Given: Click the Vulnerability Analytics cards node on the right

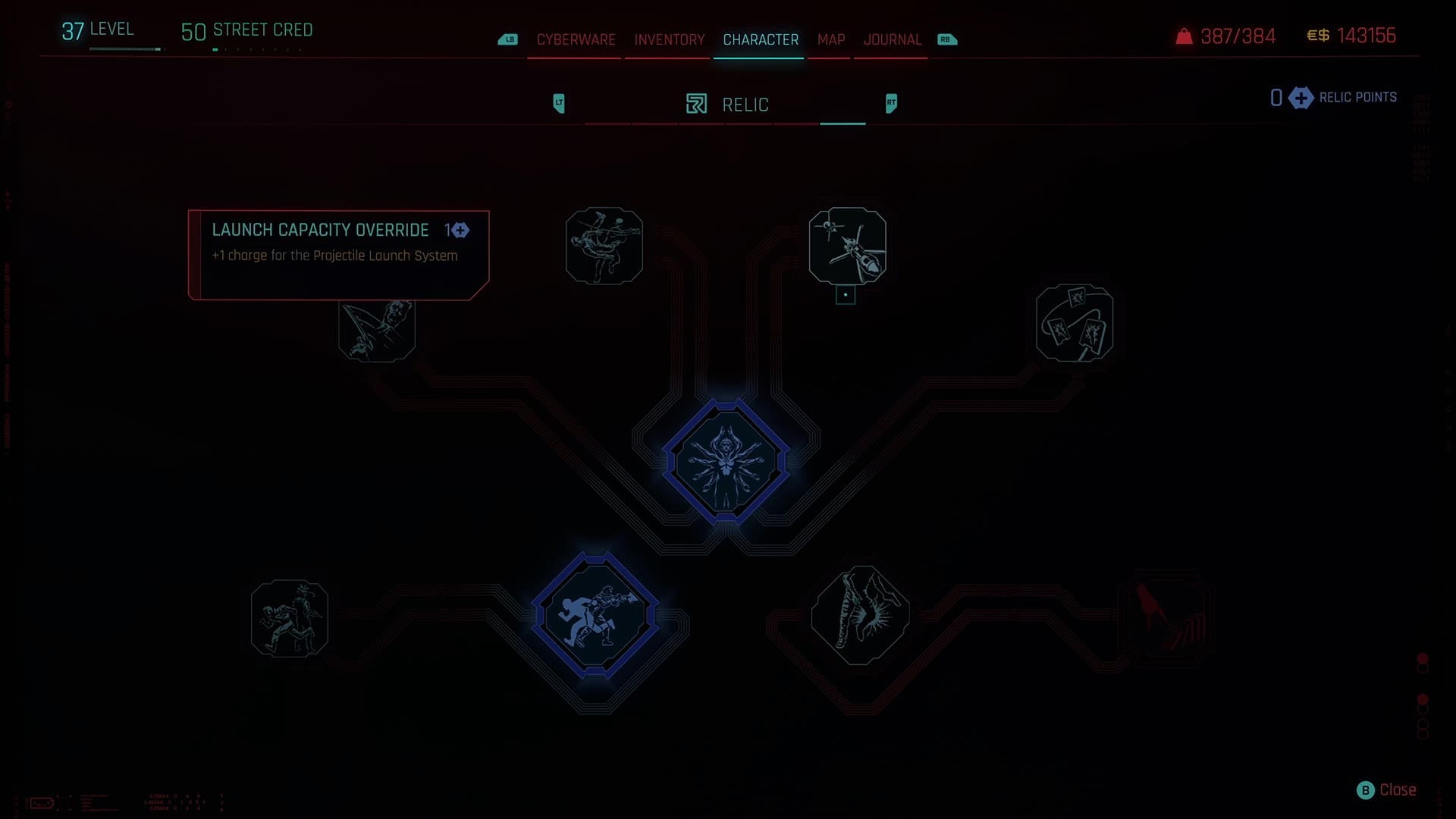Looking at the screenshot, I should click(1074, 322).
